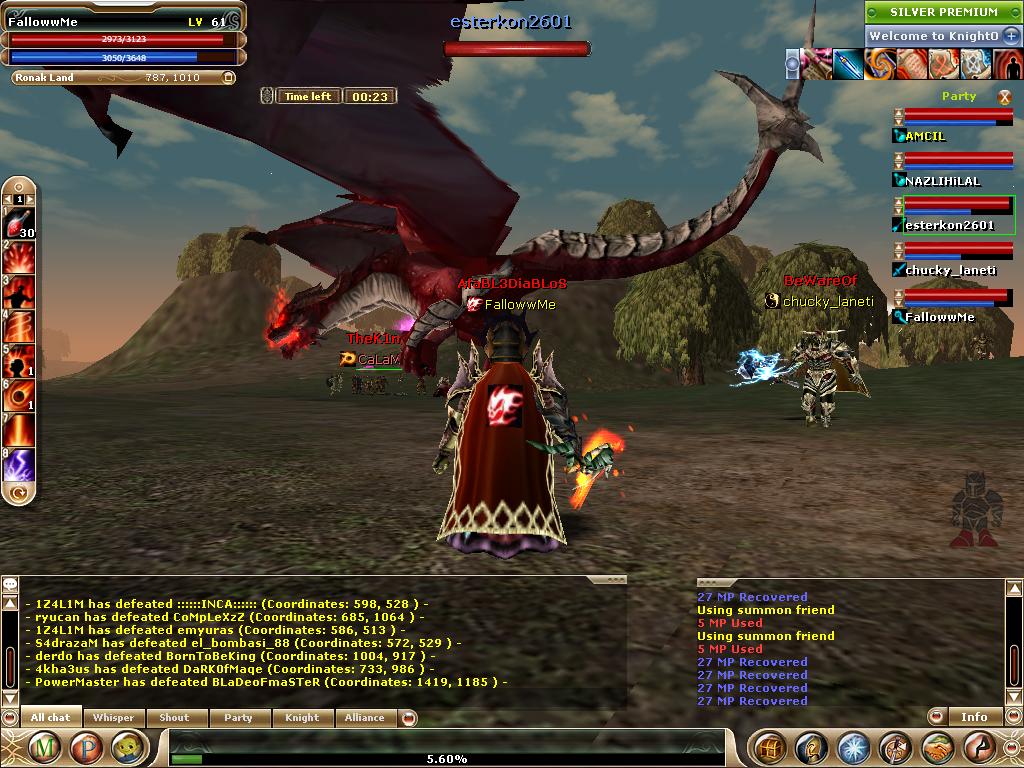Screen dimensions: 1024x768
Task: Open the treasure chest inventory icon
Action: (x=768, y=747)
